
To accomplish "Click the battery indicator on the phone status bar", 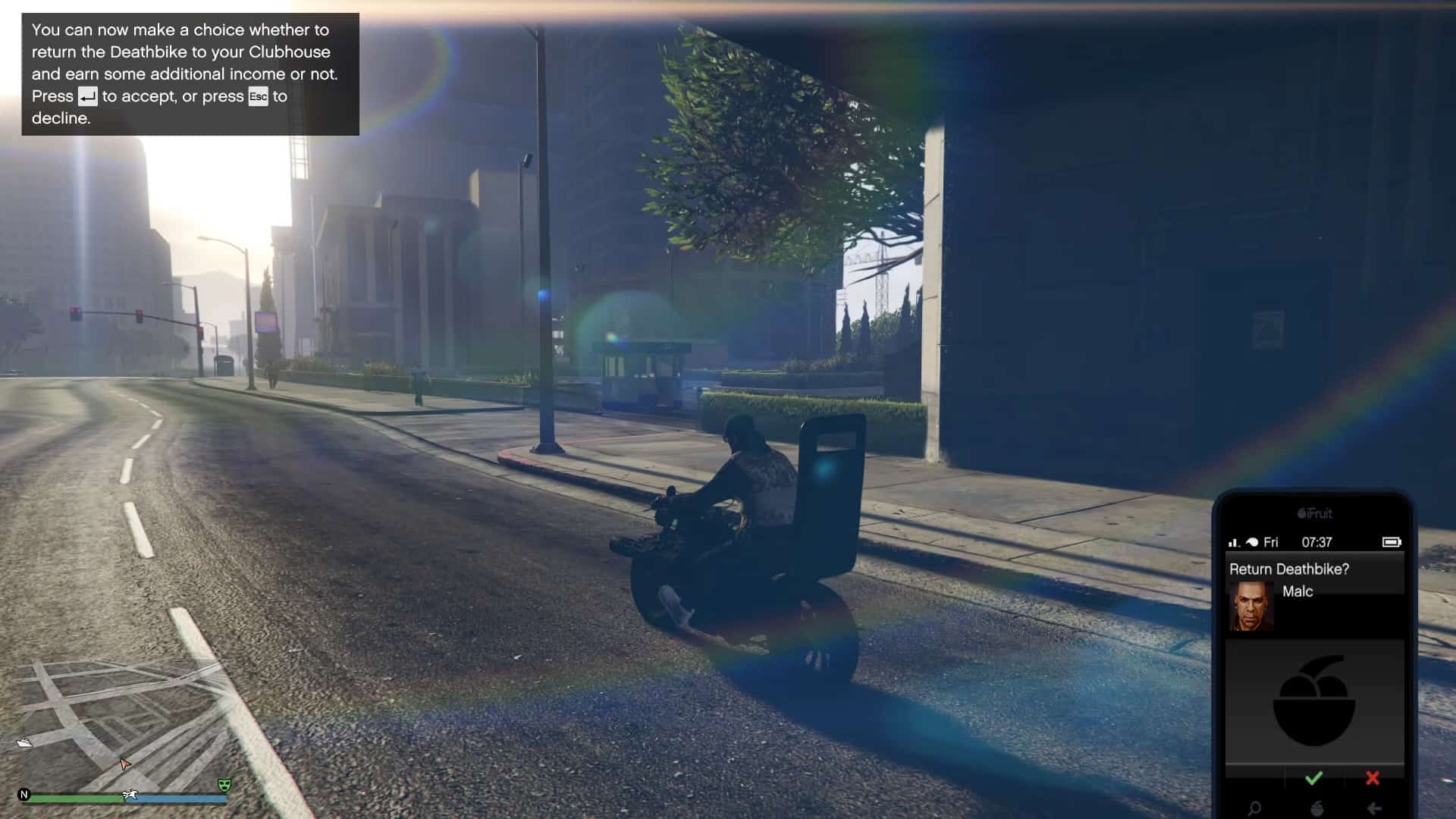I will point(1392,542).
